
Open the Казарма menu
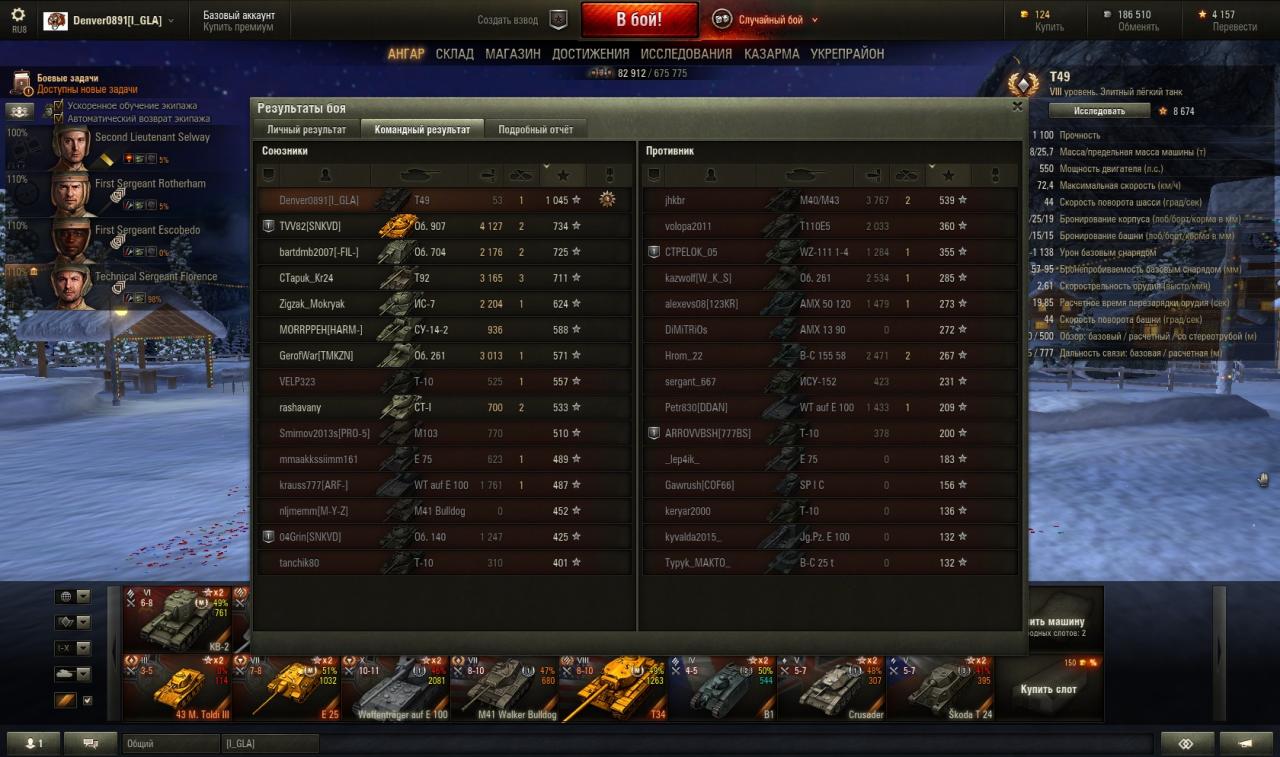[x=771, y=54]
